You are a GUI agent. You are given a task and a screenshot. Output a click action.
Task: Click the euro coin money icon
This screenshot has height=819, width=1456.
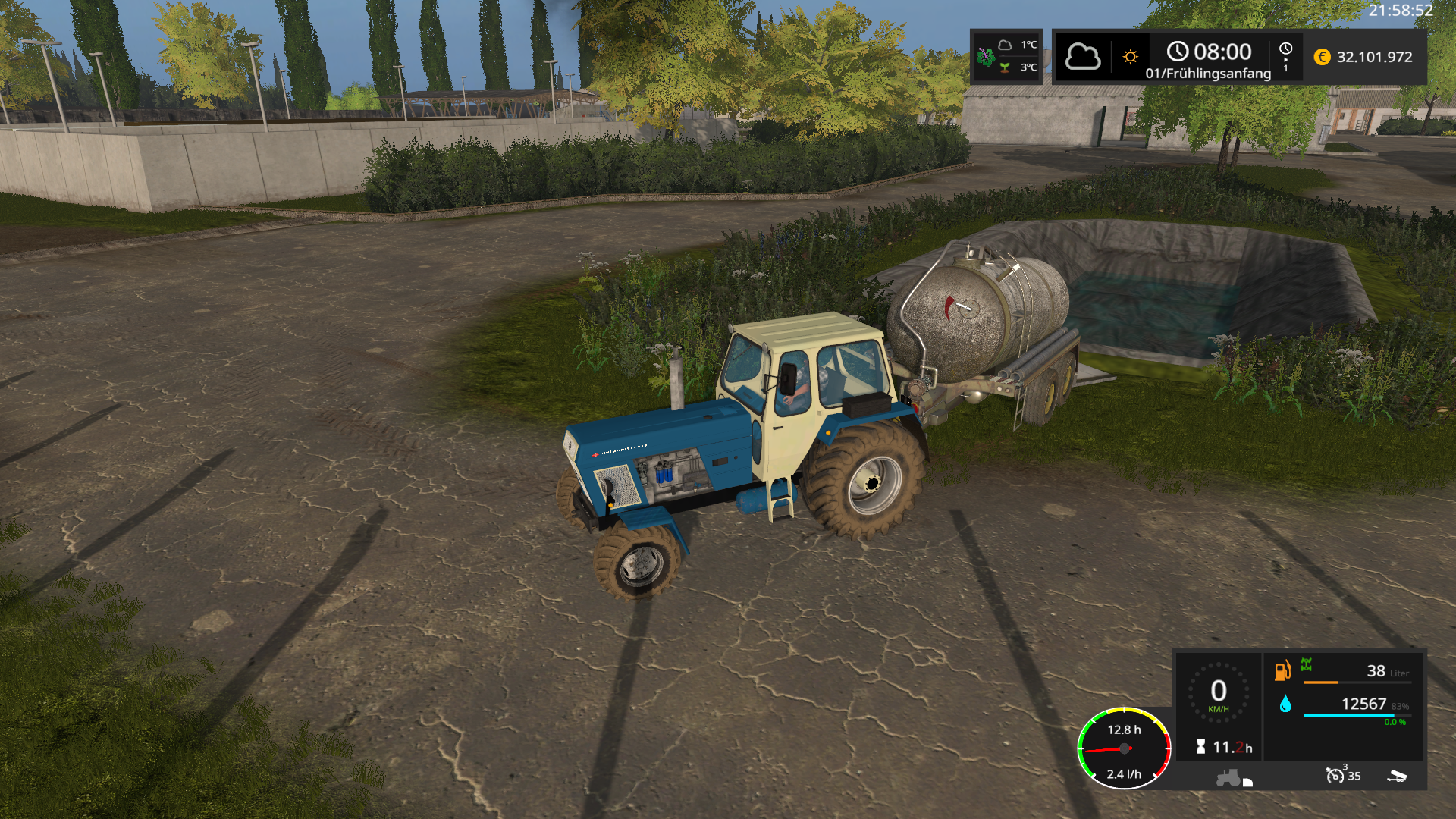(1322, 57)
